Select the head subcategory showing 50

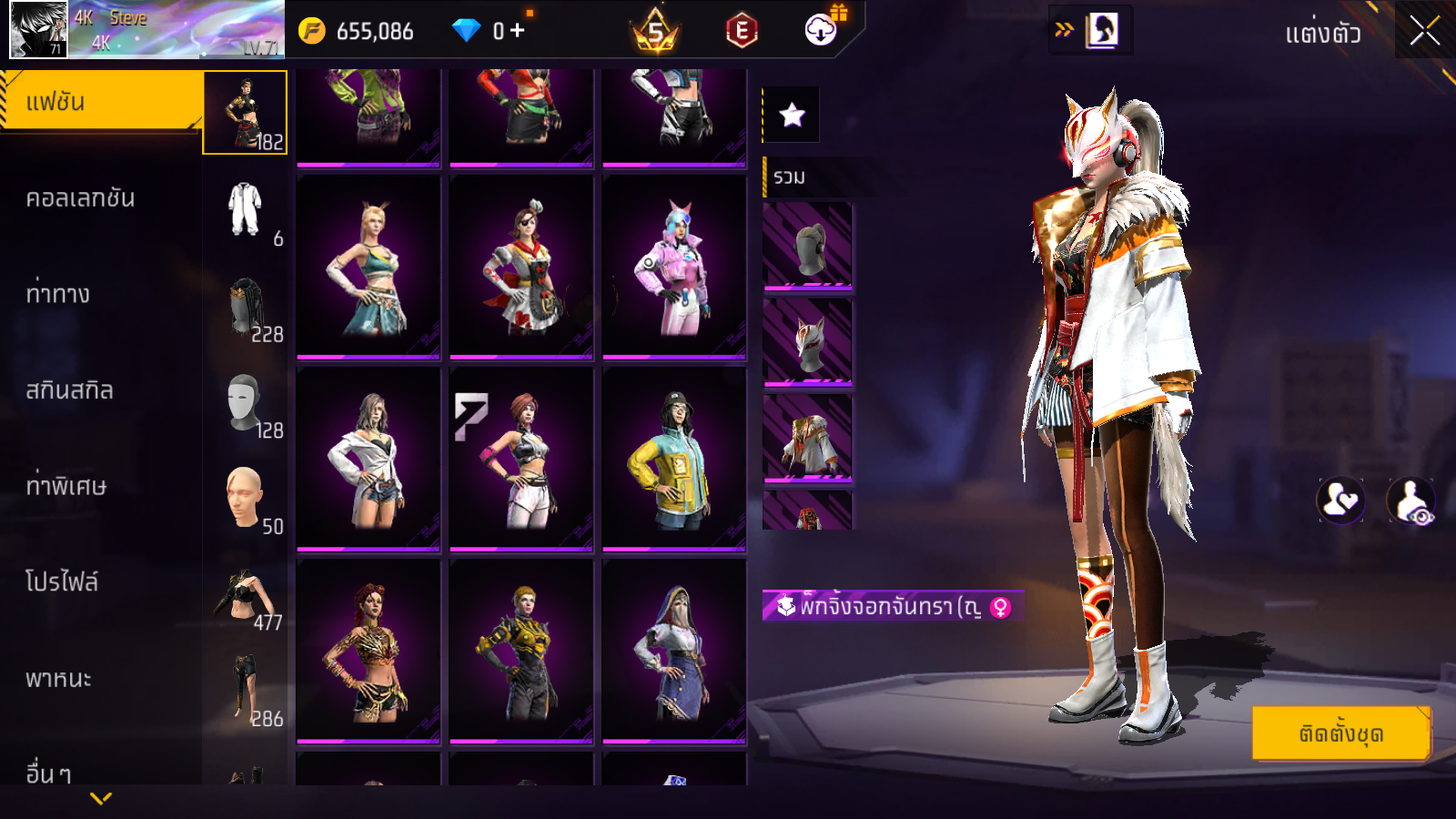[x=246, y=500]
